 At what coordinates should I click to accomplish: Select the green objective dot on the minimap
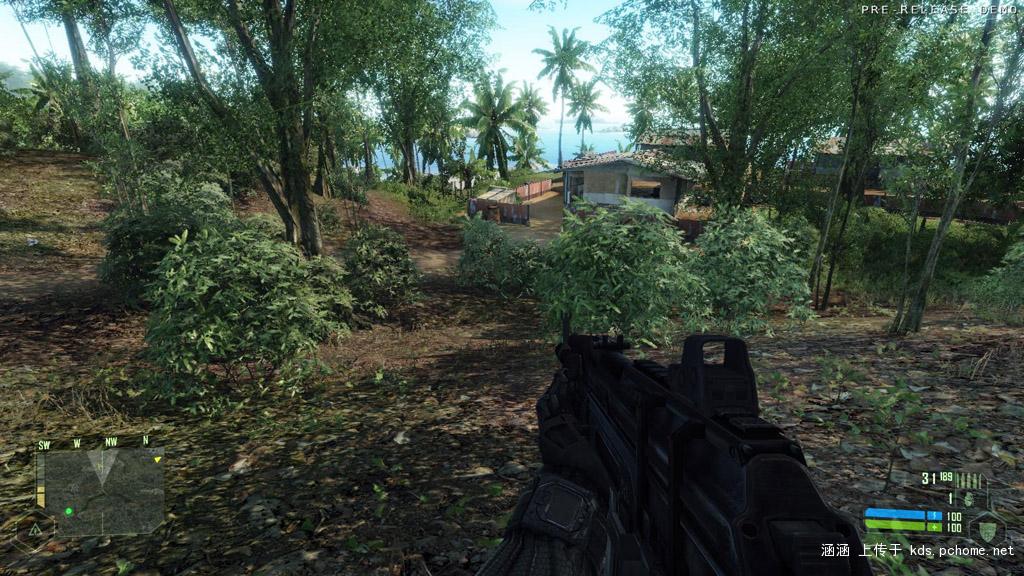[x=68, y=511]
